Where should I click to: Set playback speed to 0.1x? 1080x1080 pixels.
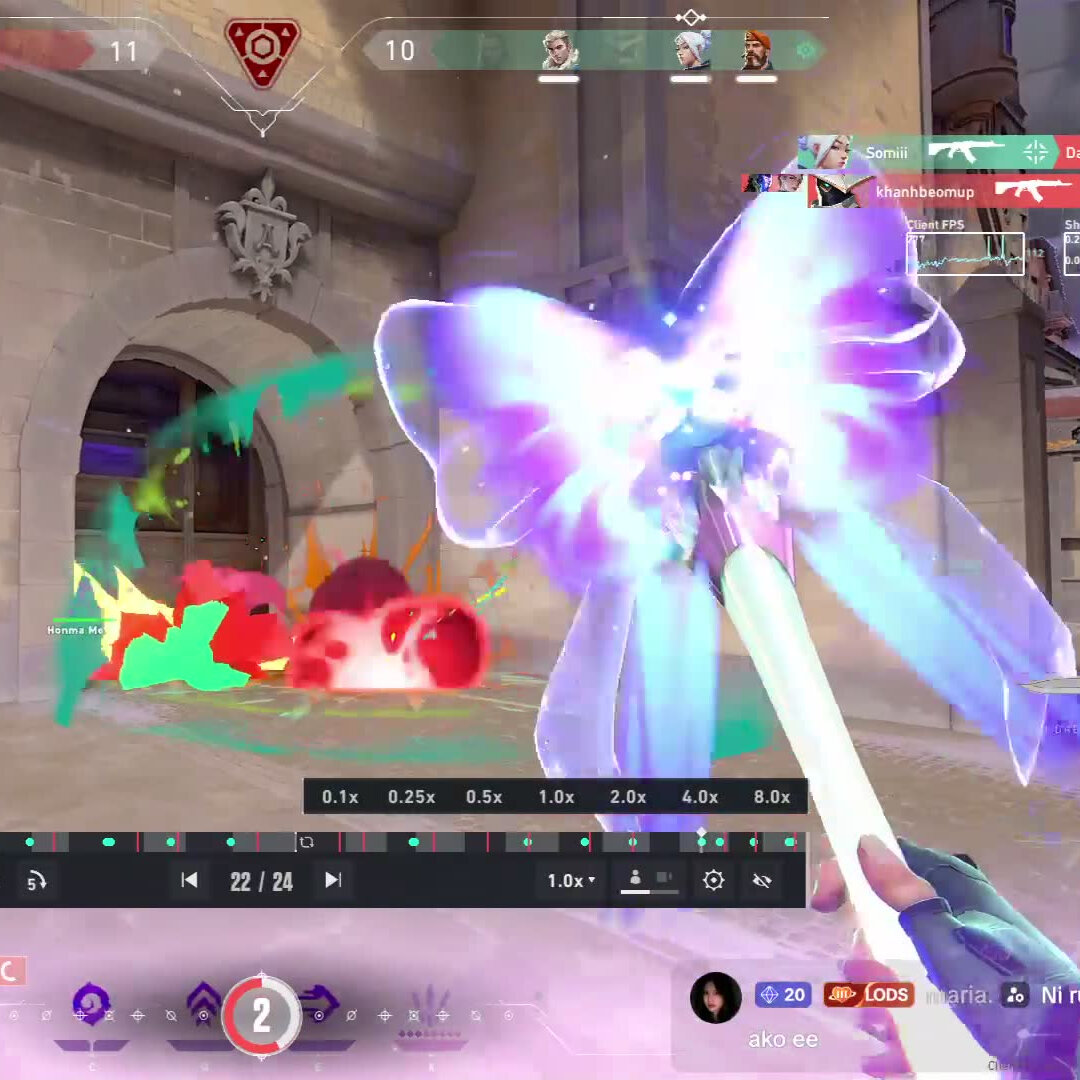(x=340, y=797)
